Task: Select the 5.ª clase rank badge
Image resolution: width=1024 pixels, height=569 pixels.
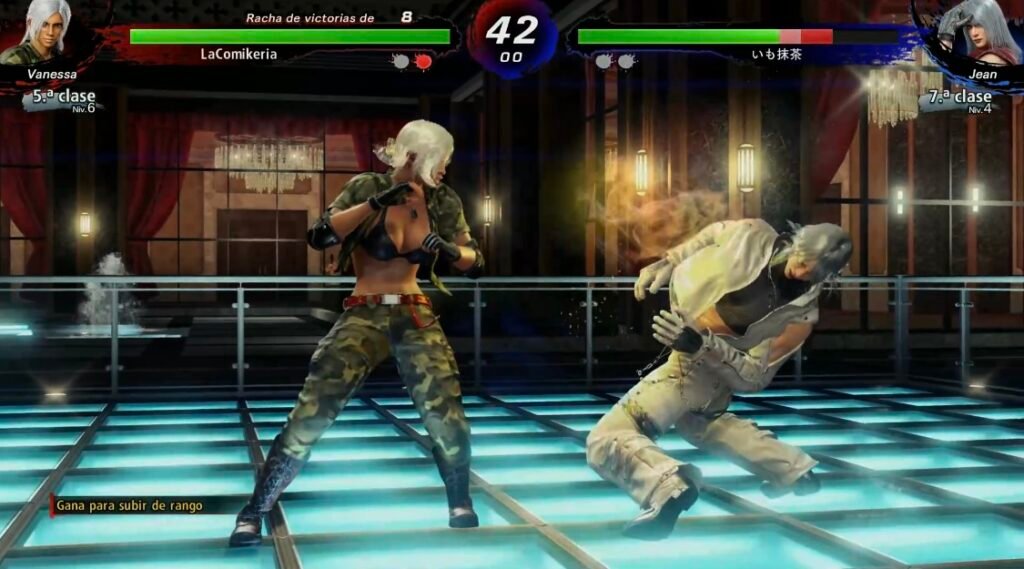Action: (x=64, y=98)
